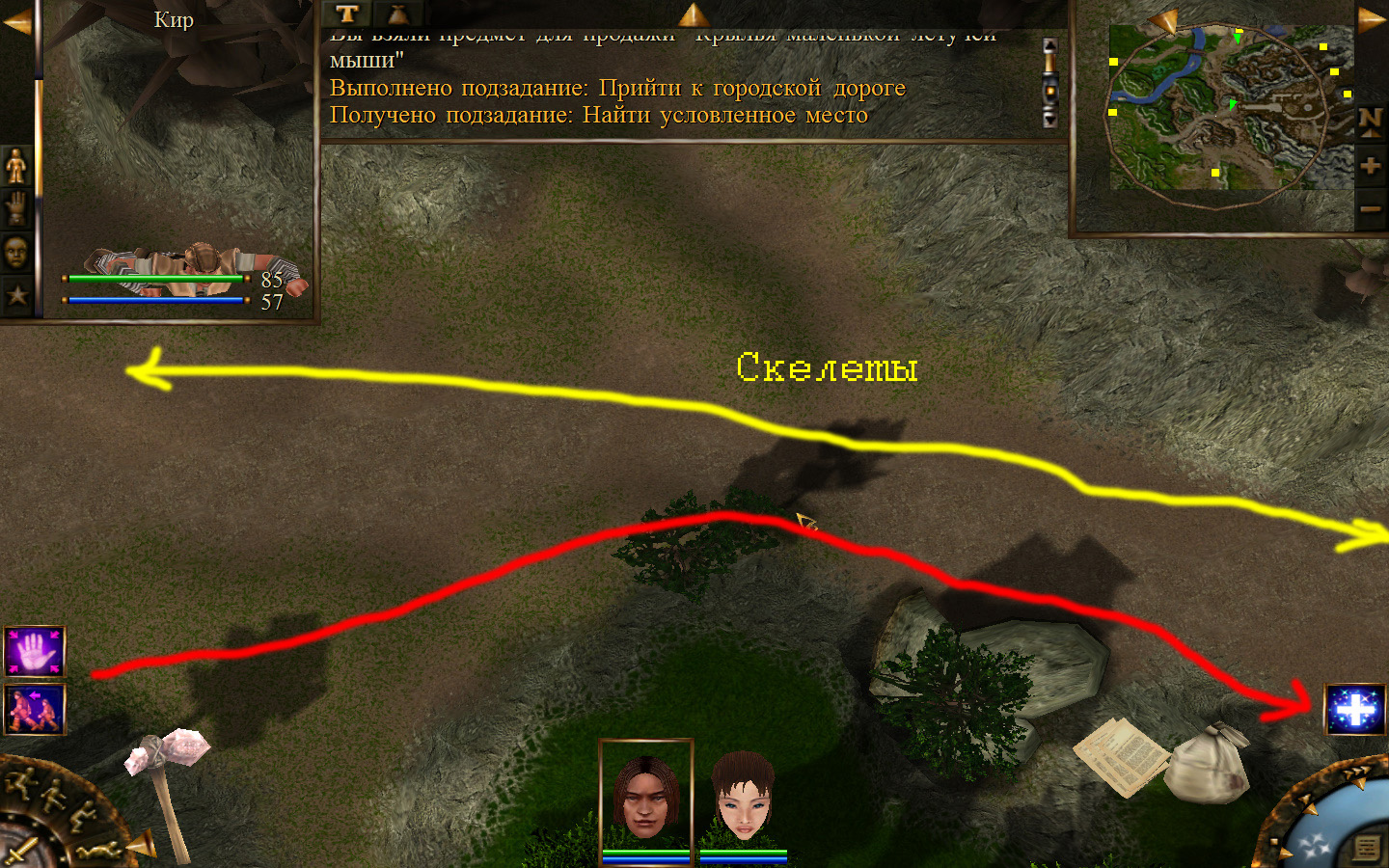1389x868 pixels.
Task: Open the menu list icon on the wheel
Action: pos(1367,848)
